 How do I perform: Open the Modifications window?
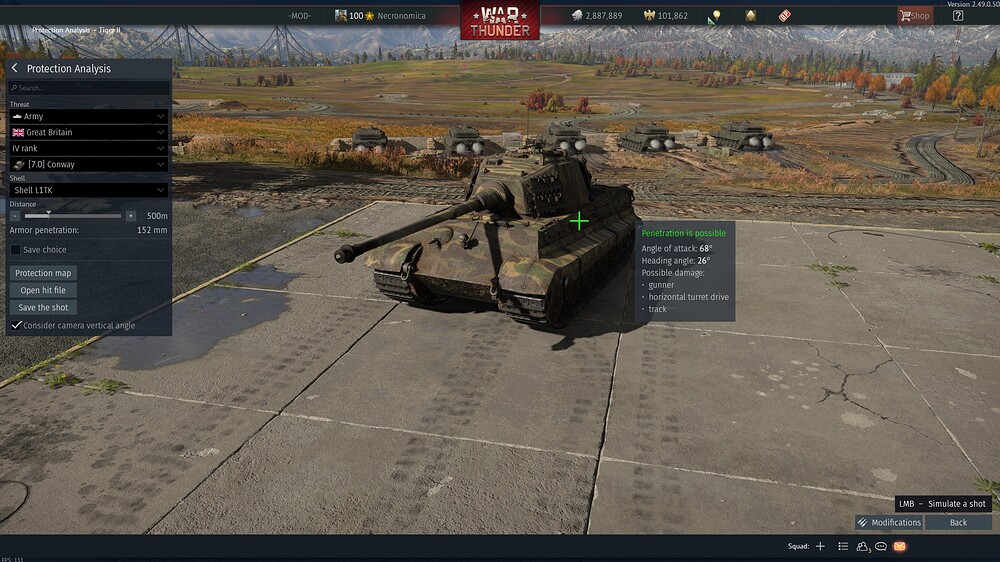[889, 522]
